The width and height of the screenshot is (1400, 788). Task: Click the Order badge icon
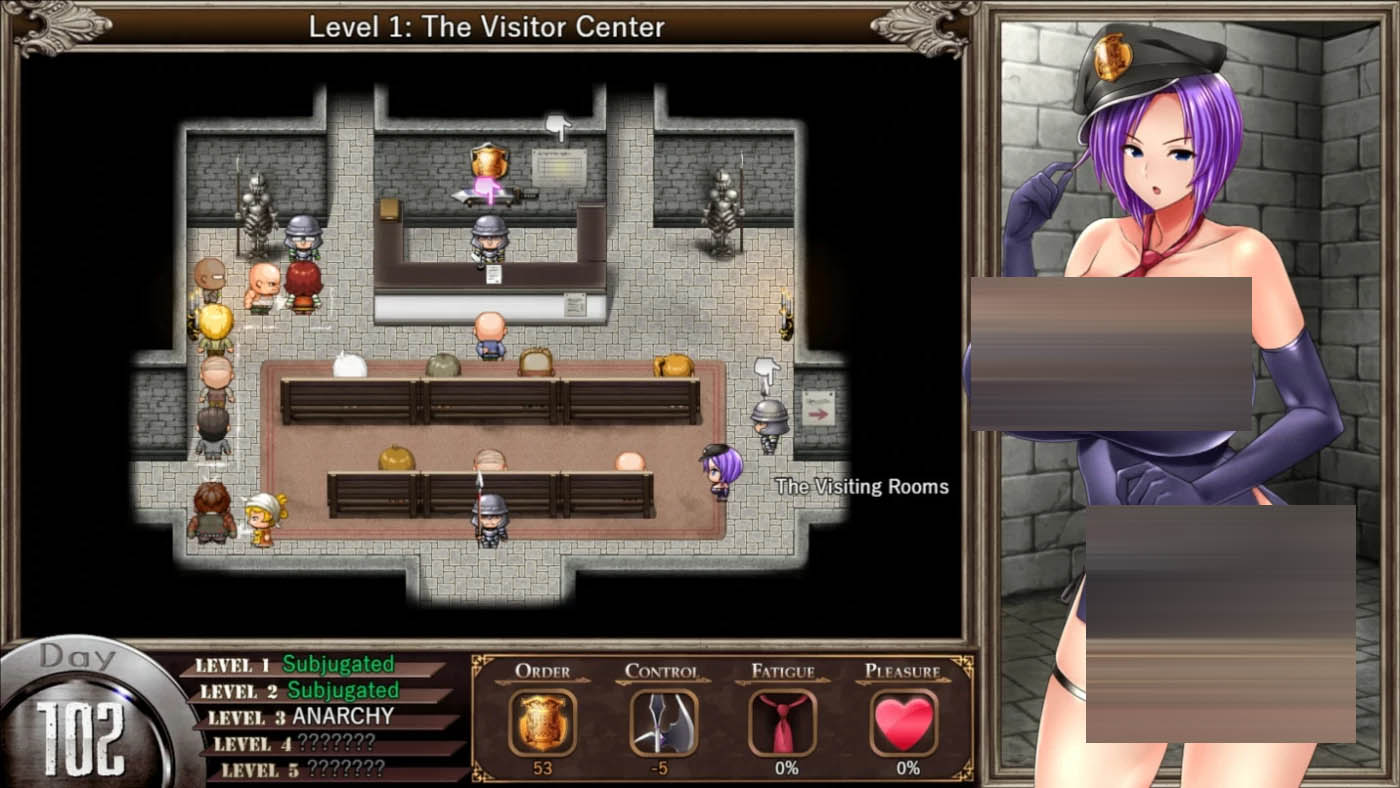coord(542,722)
